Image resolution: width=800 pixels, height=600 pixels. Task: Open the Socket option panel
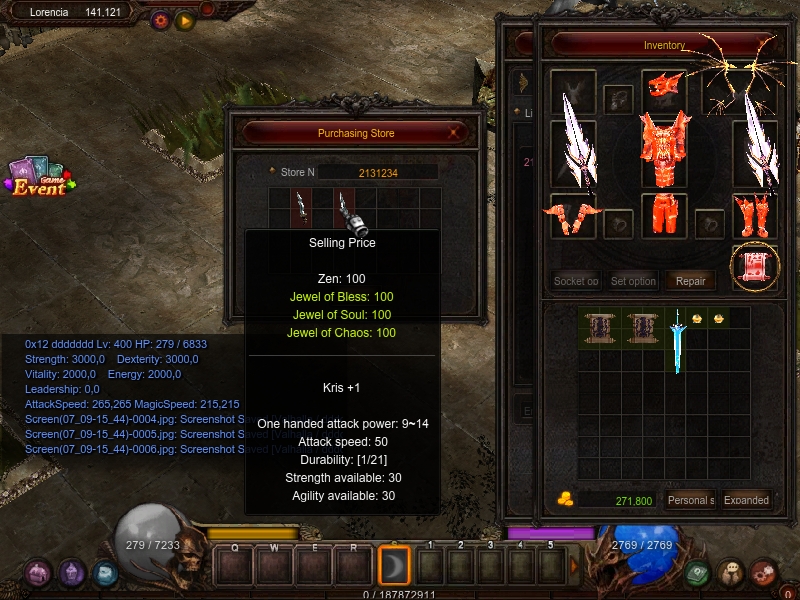[576, 281]
